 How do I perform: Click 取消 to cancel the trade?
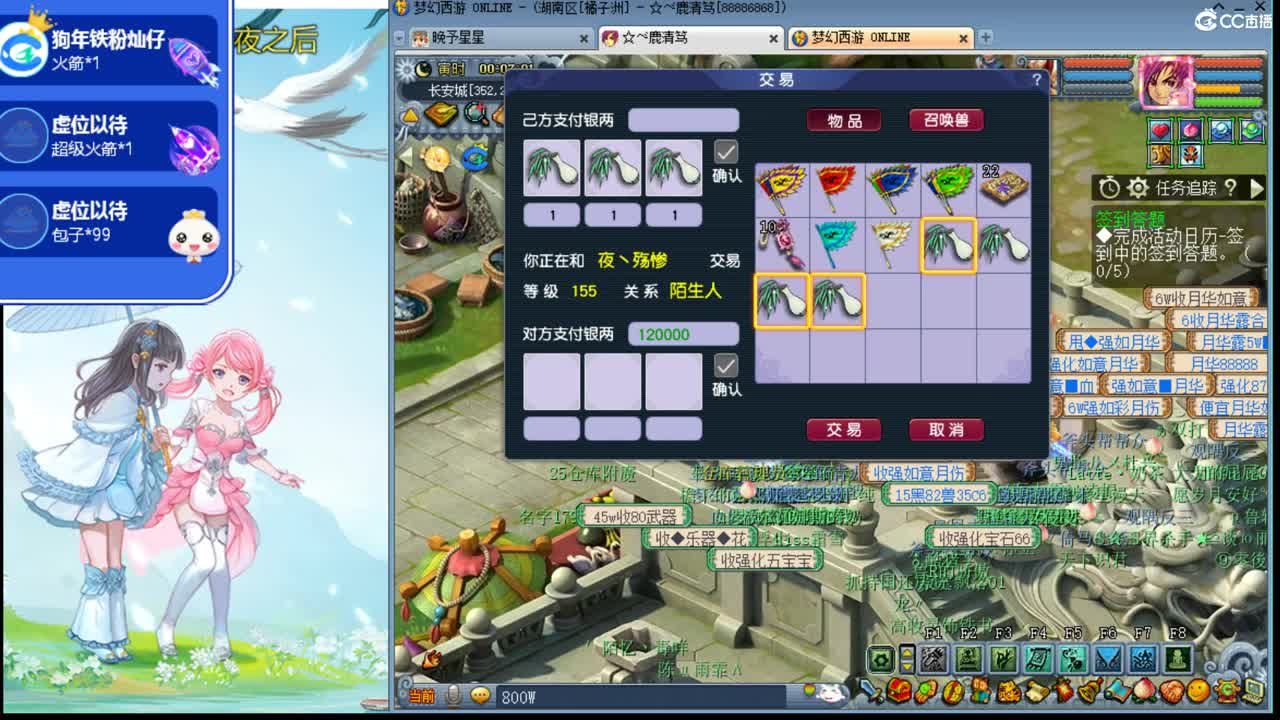tap(945, 430)
